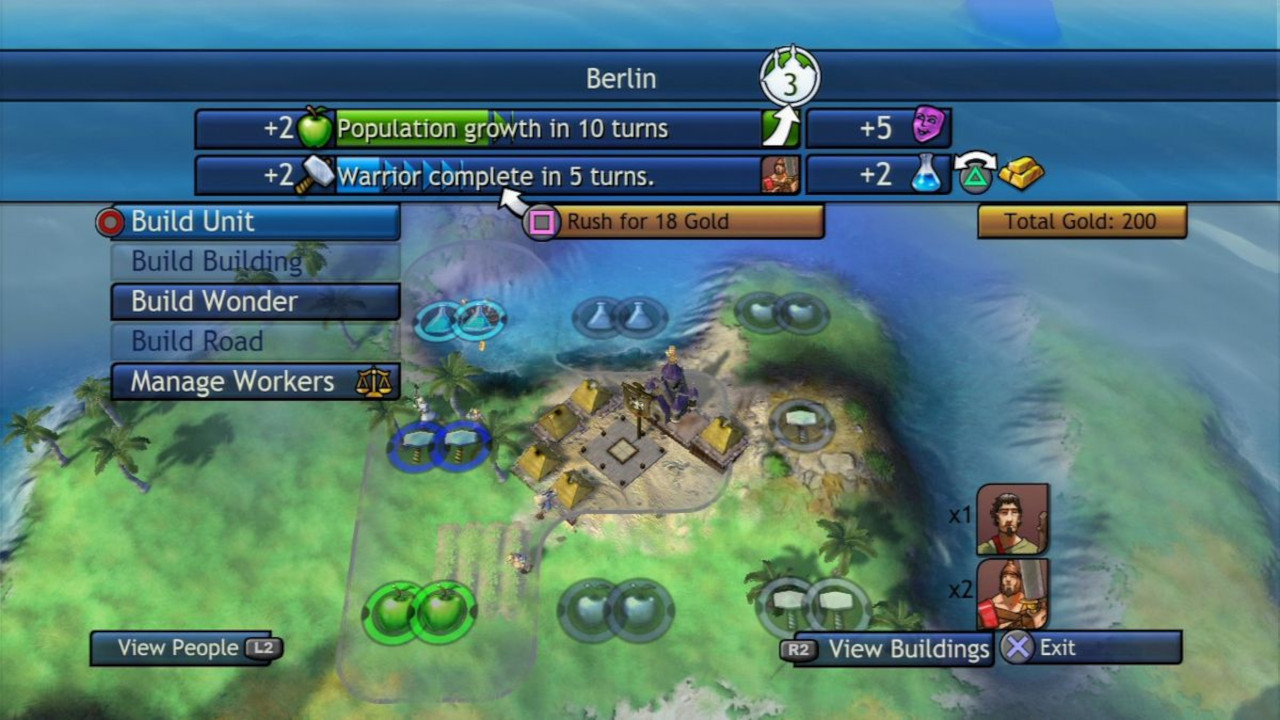Screen dimensions: 1280x720
Task: Select the gold bars icon near the science row
Action: [x=1022, y=175]
